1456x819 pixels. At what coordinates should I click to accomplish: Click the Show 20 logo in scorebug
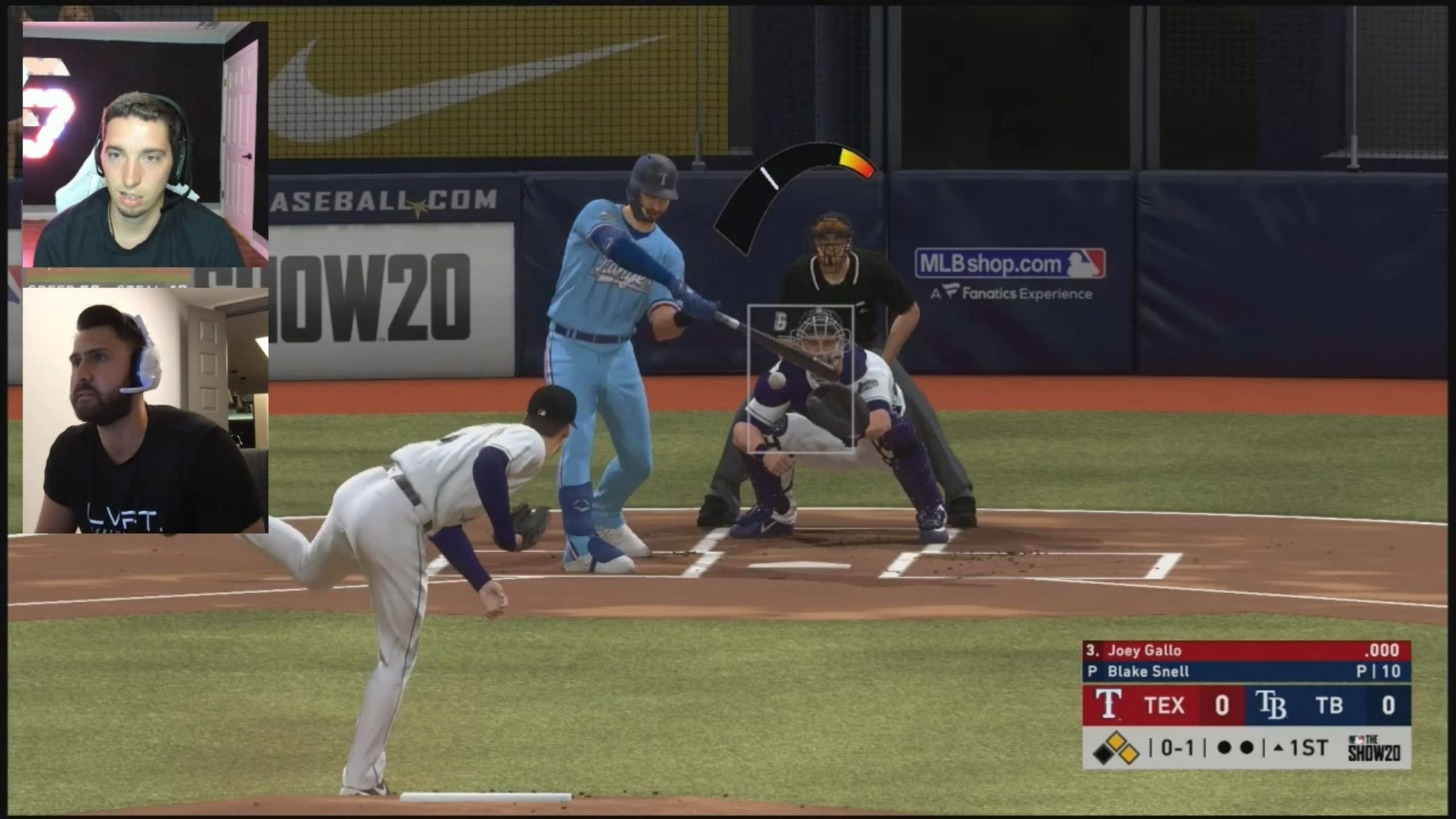(x=1374, y=748)
